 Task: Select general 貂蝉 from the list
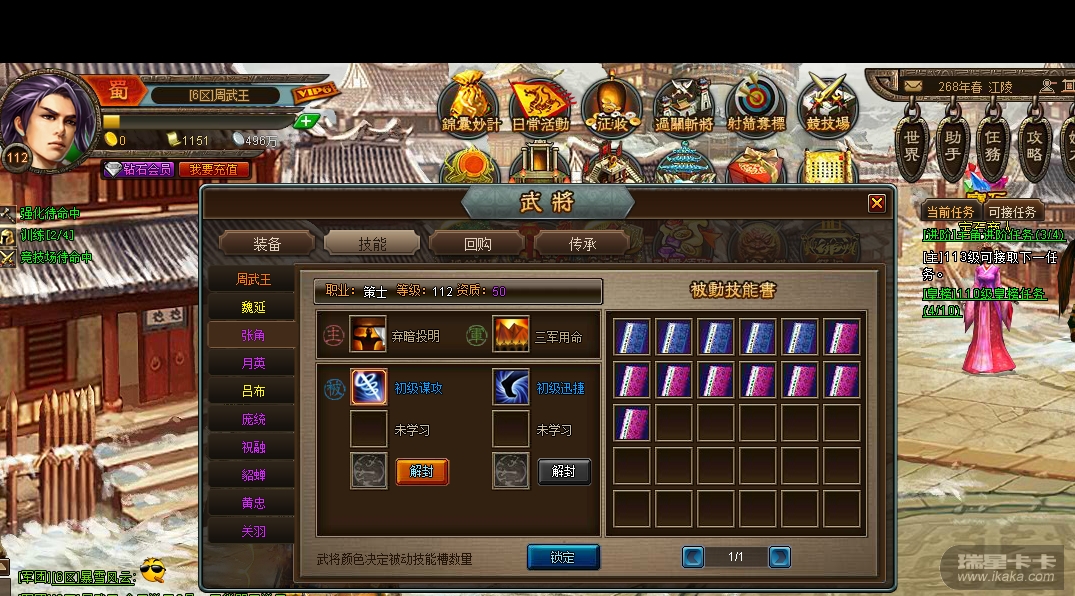tap(253, 475)
